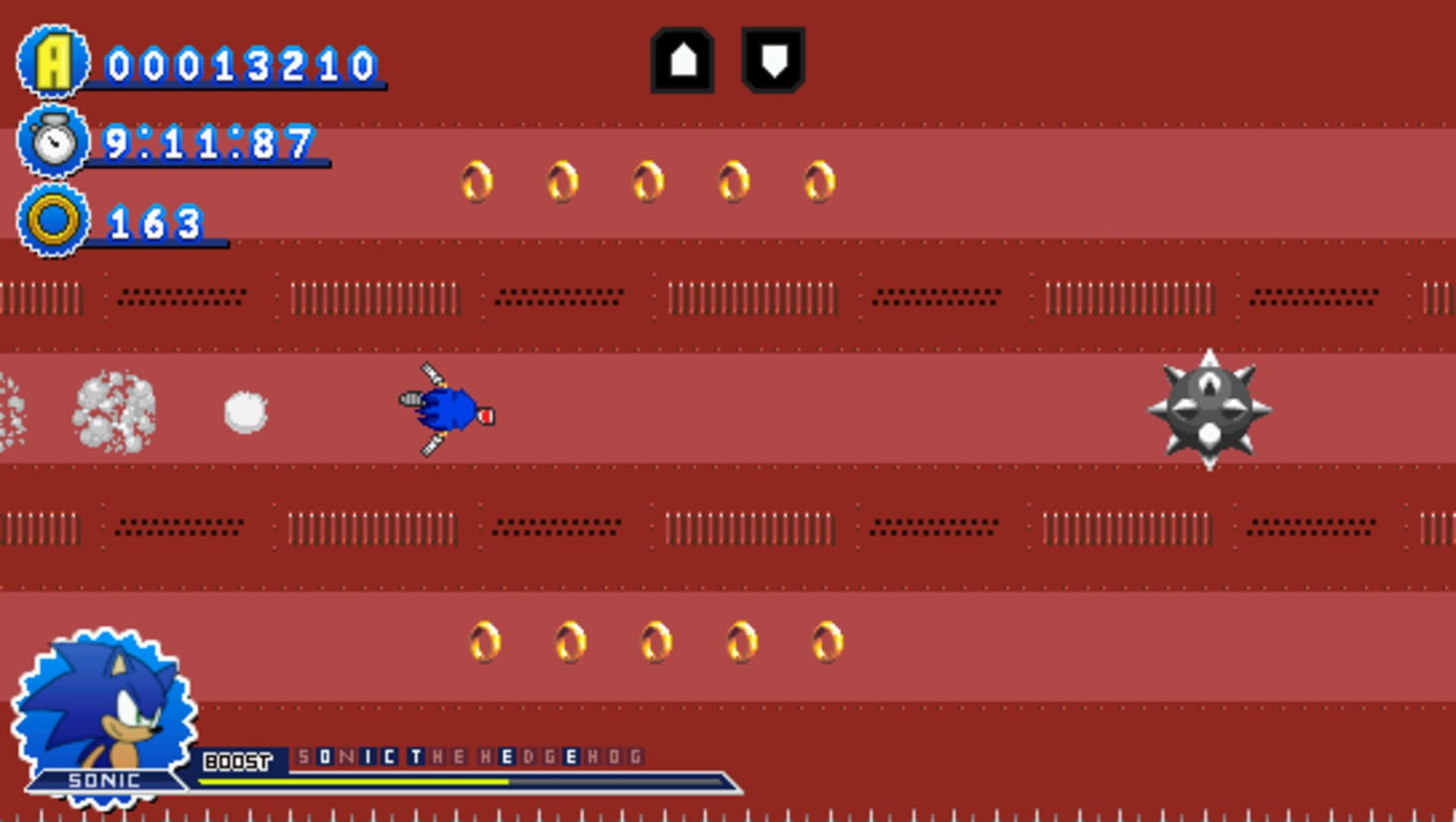Click the first ring in the top row

(x=476, y=180)
